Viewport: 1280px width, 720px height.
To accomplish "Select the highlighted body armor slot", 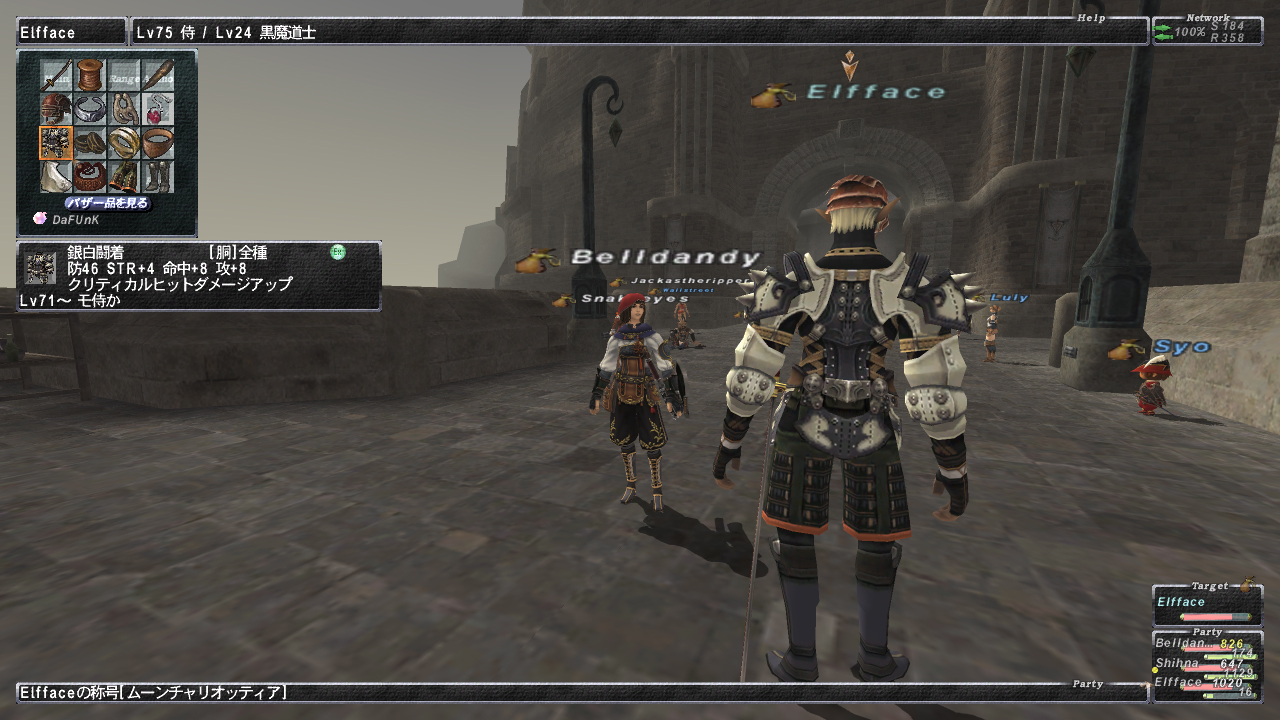I will (x=56, y=143).
